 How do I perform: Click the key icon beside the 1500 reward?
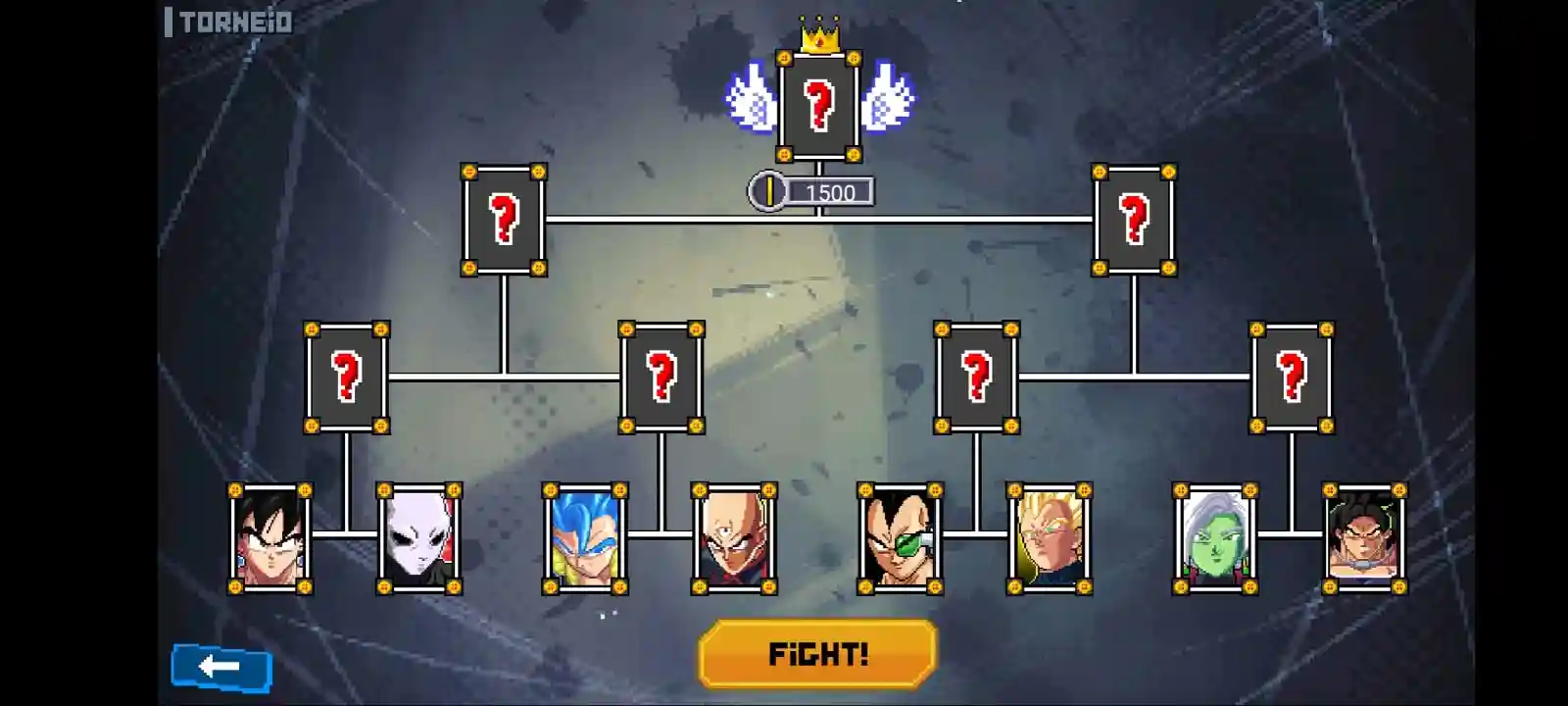pos(768,192)
